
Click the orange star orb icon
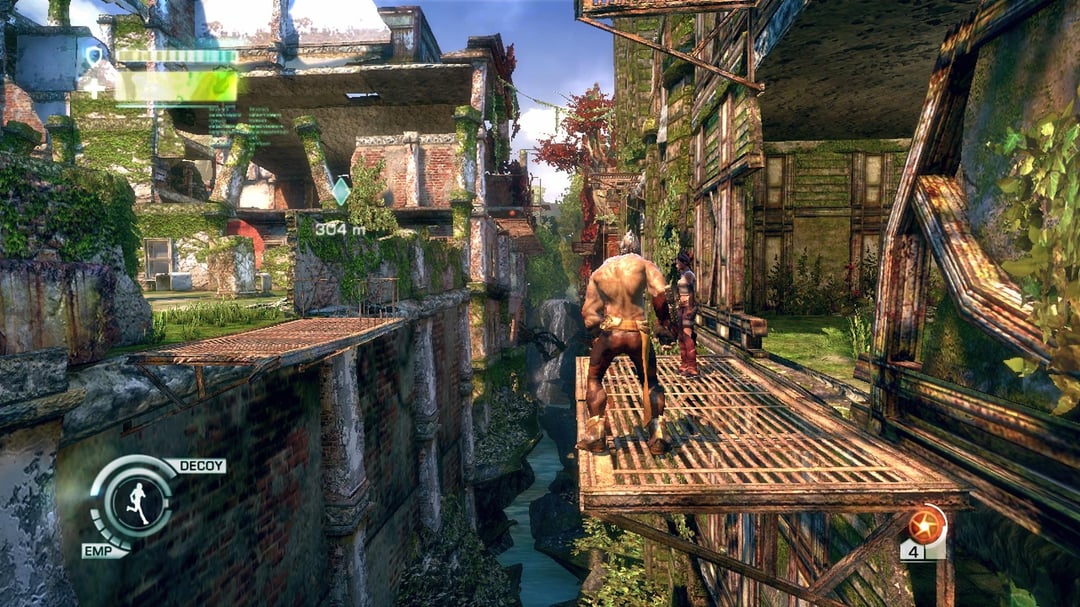pos(926,524)
